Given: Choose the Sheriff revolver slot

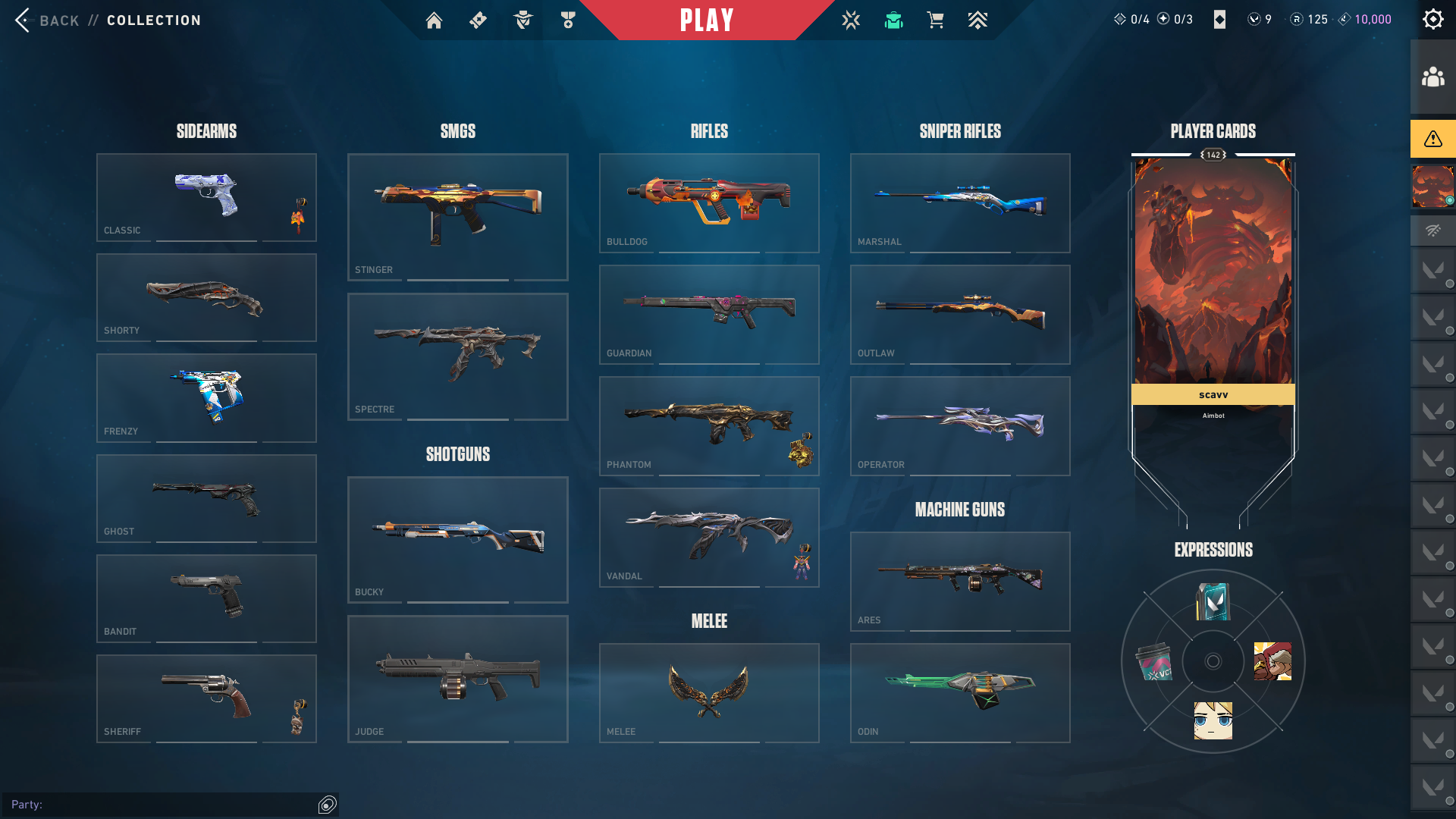Looking at the screenshot, I should [x=206, y=698].
